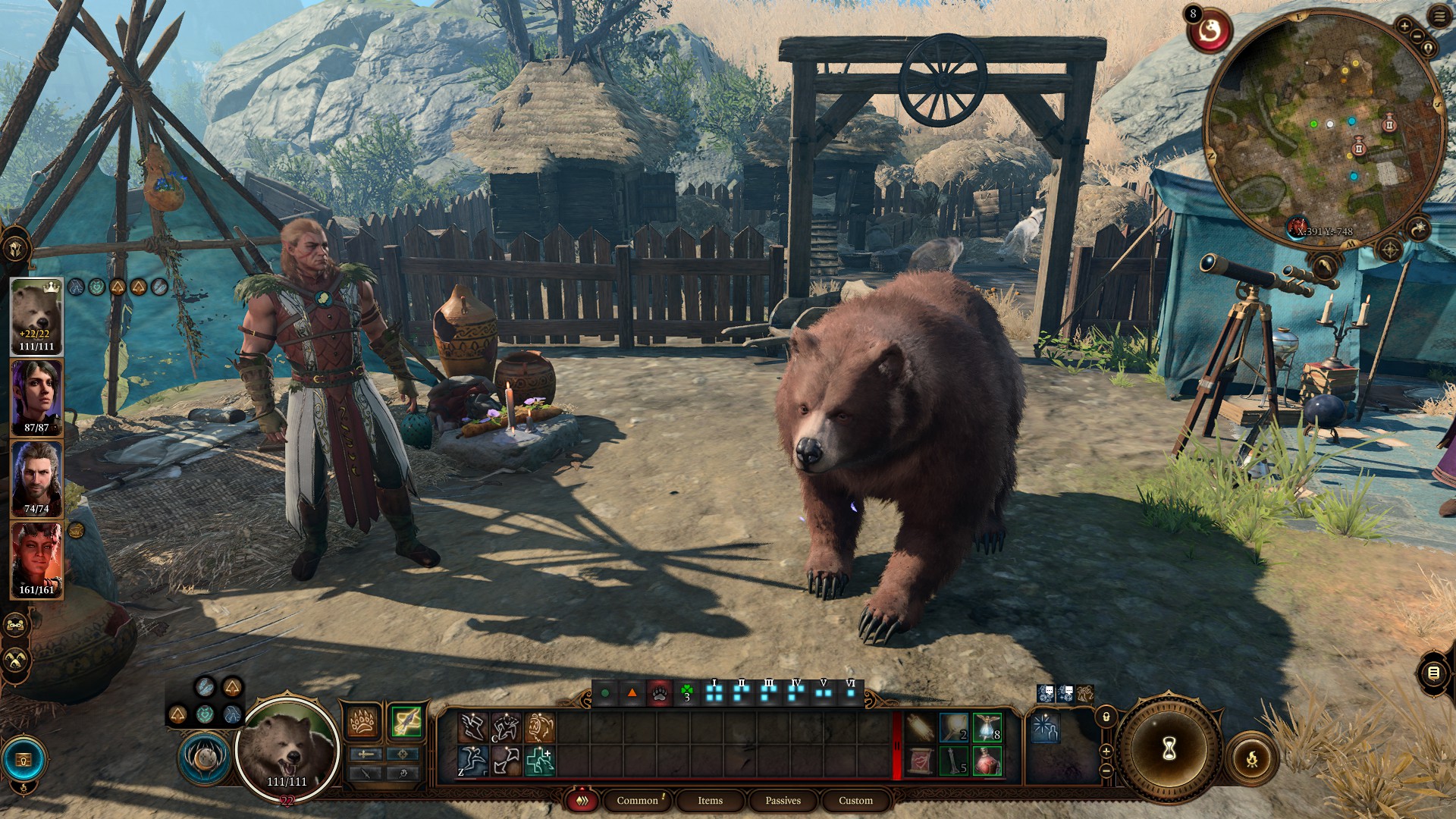Open the hamburger game menu
The image size is (1456, 819).
click(x=1439, y=17)
